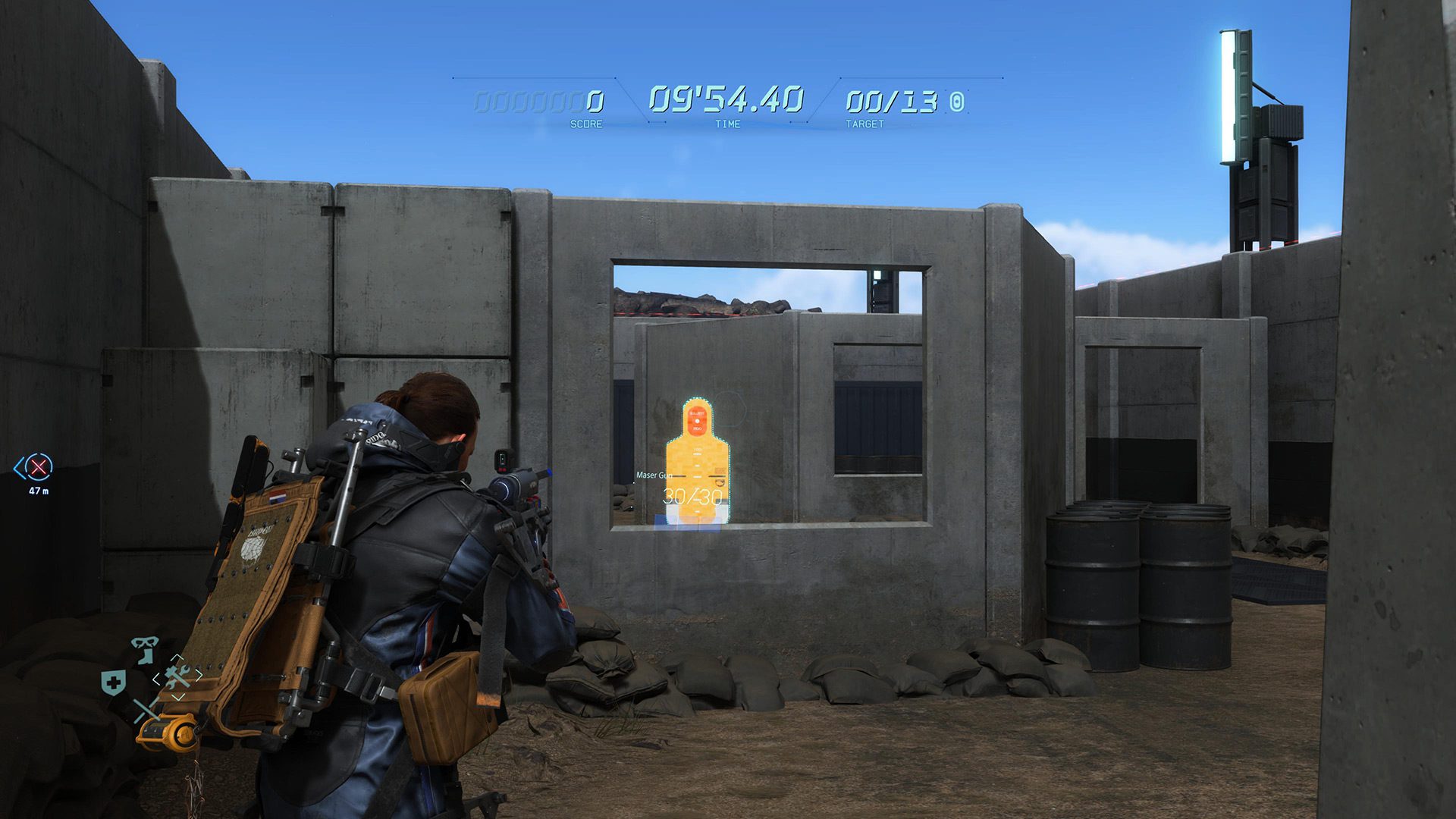Toggle the Maser Gun weapon selection
Screen dimensions: 1456x819
coord(655,475)
